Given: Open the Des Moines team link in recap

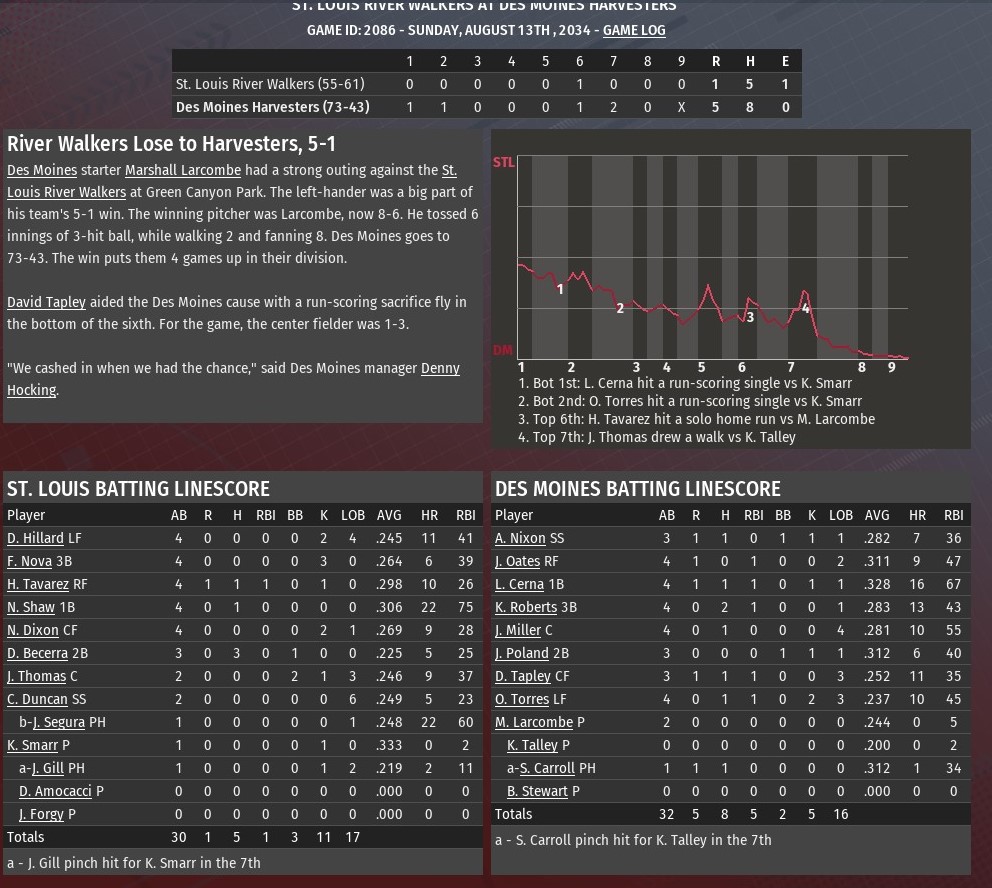Looking at the screenshot, I should [42, 170].
